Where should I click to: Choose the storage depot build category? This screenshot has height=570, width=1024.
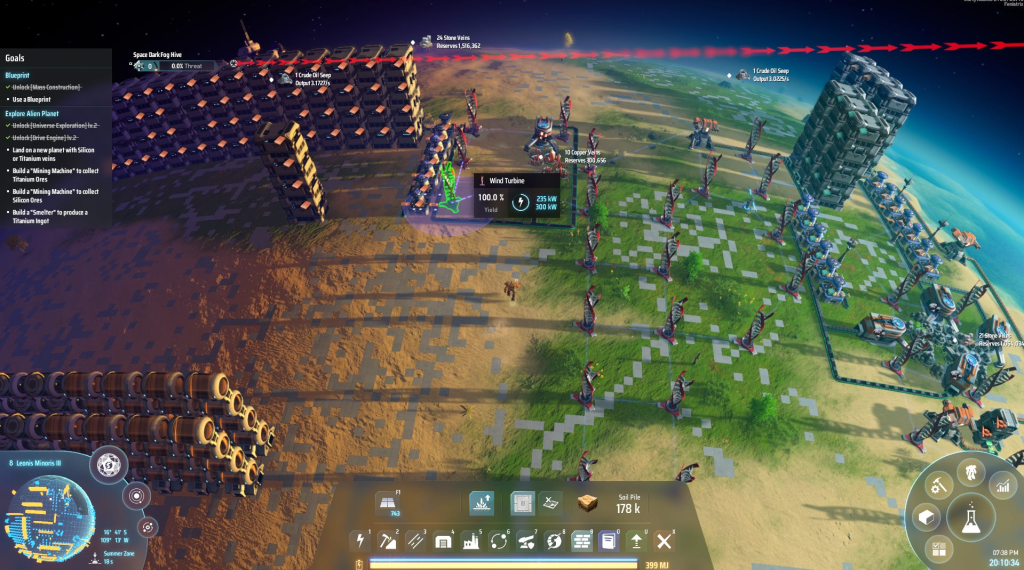pyautogui.click(x=442, y=541)
